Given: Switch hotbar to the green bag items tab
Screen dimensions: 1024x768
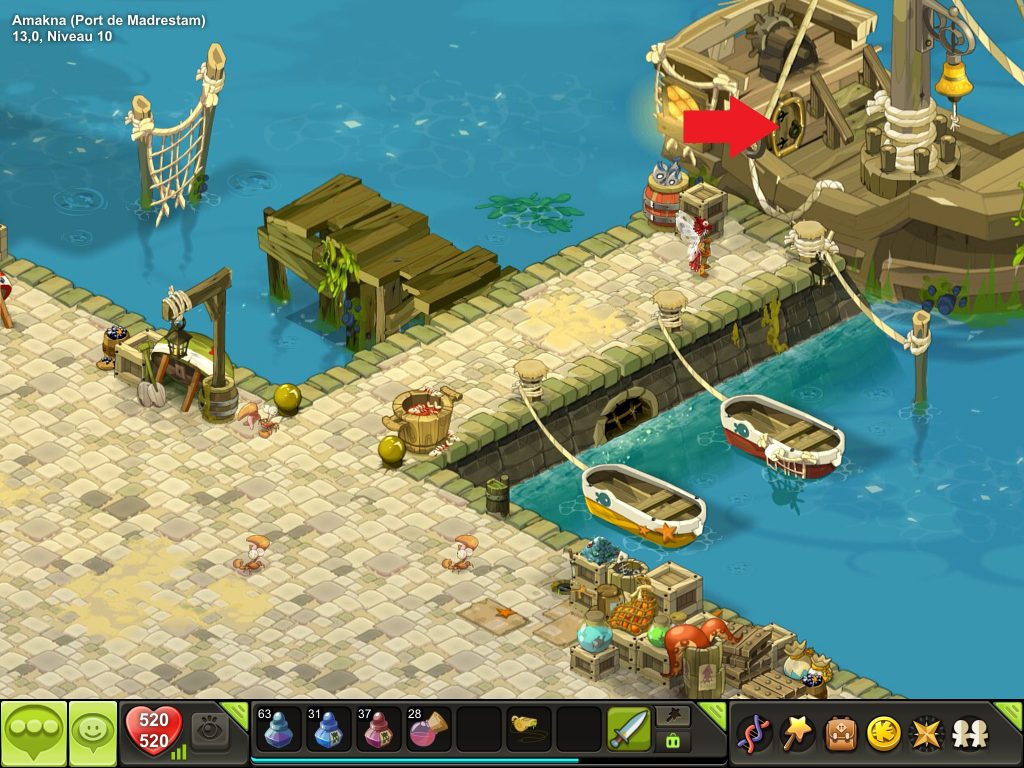Looking at the screenshot, I should (x=671, y=741).
